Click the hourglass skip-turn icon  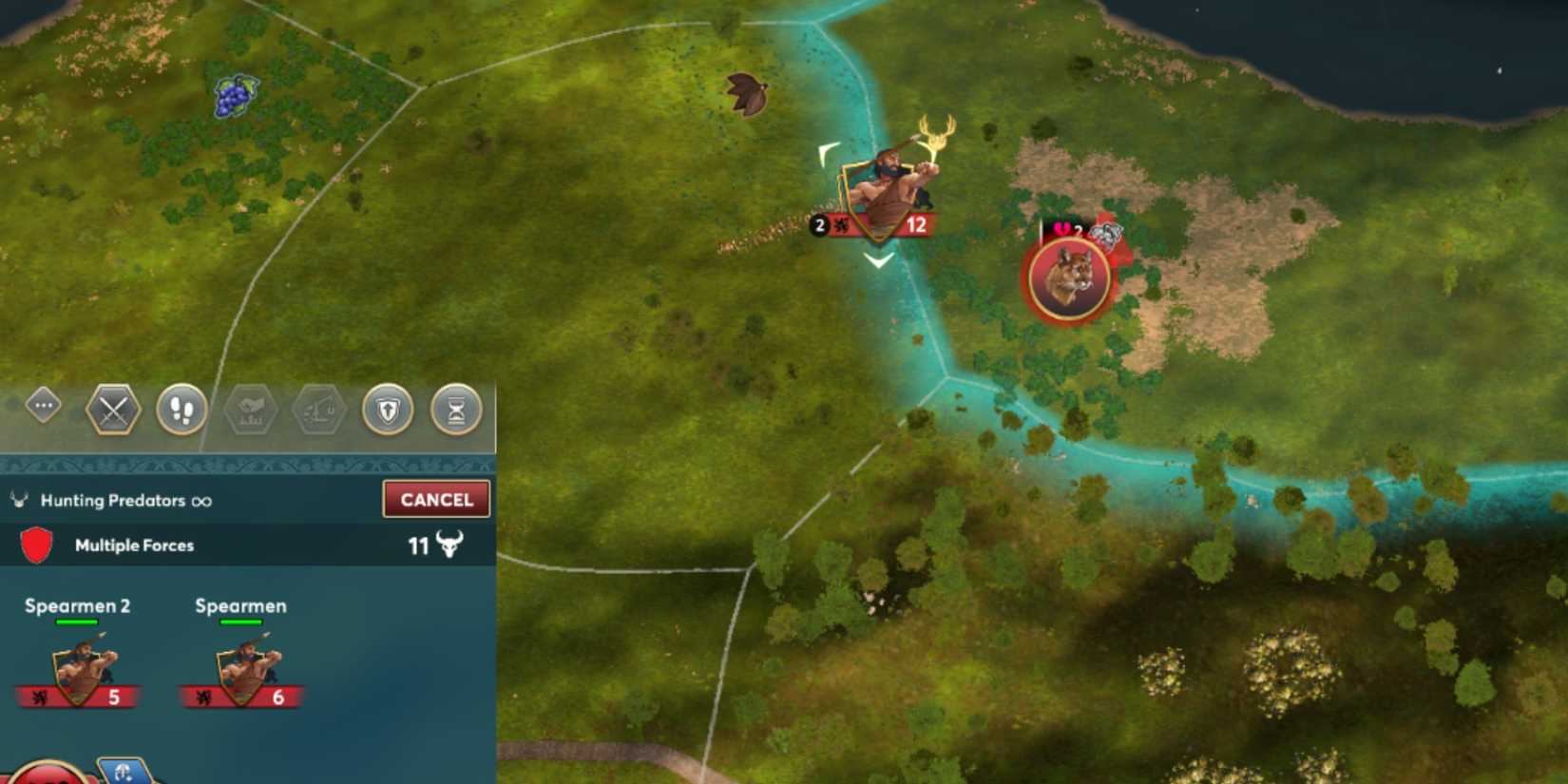456,410
